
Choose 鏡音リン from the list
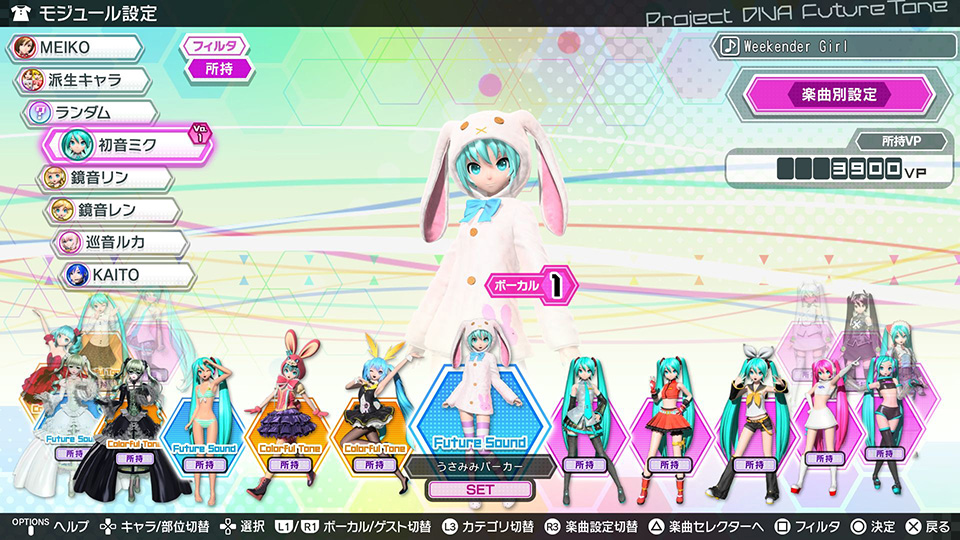[x=106, y=178]
